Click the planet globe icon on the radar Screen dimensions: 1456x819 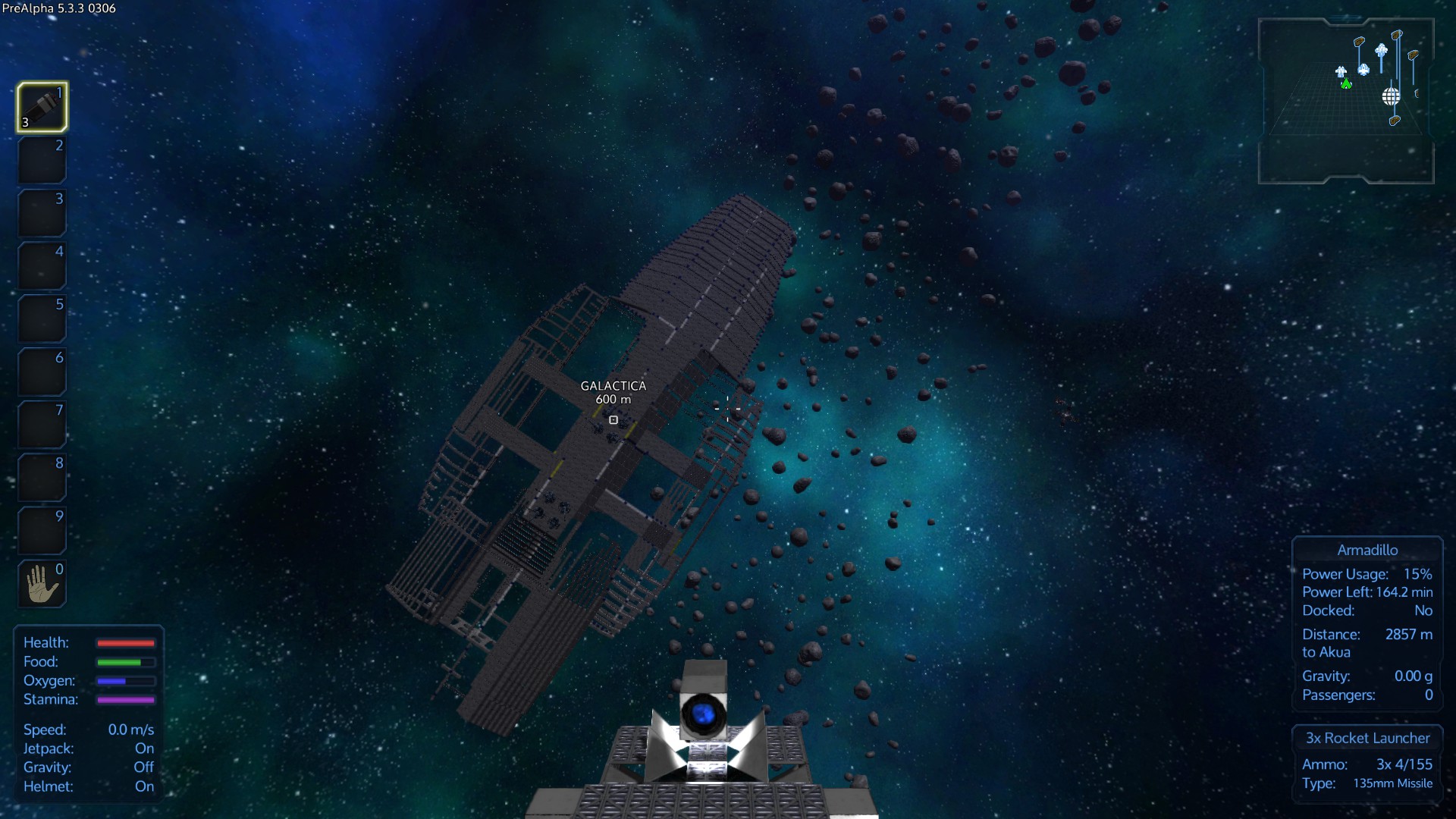1391,96
